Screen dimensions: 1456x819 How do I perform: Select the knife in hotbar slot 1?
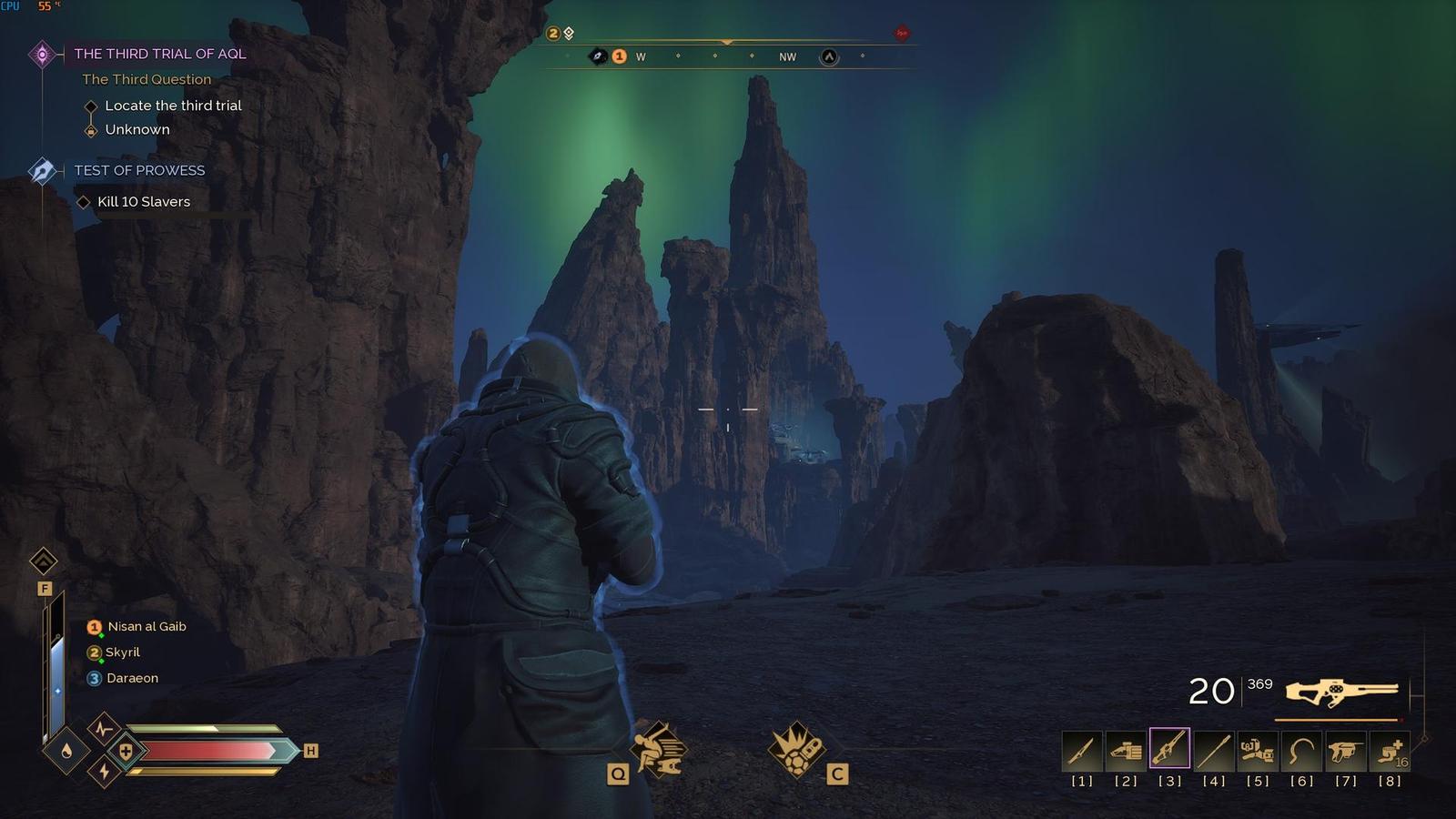[1082, 751]
